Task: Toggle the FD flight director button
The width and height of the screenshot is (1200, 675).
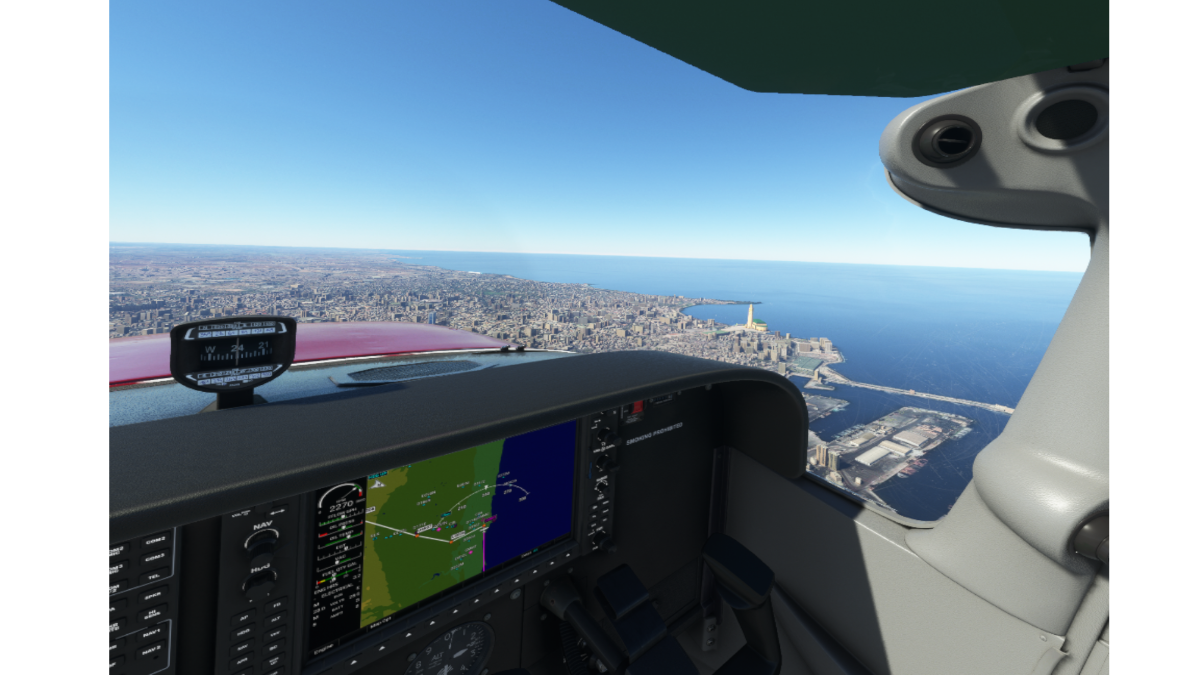Action: [274, 604]
